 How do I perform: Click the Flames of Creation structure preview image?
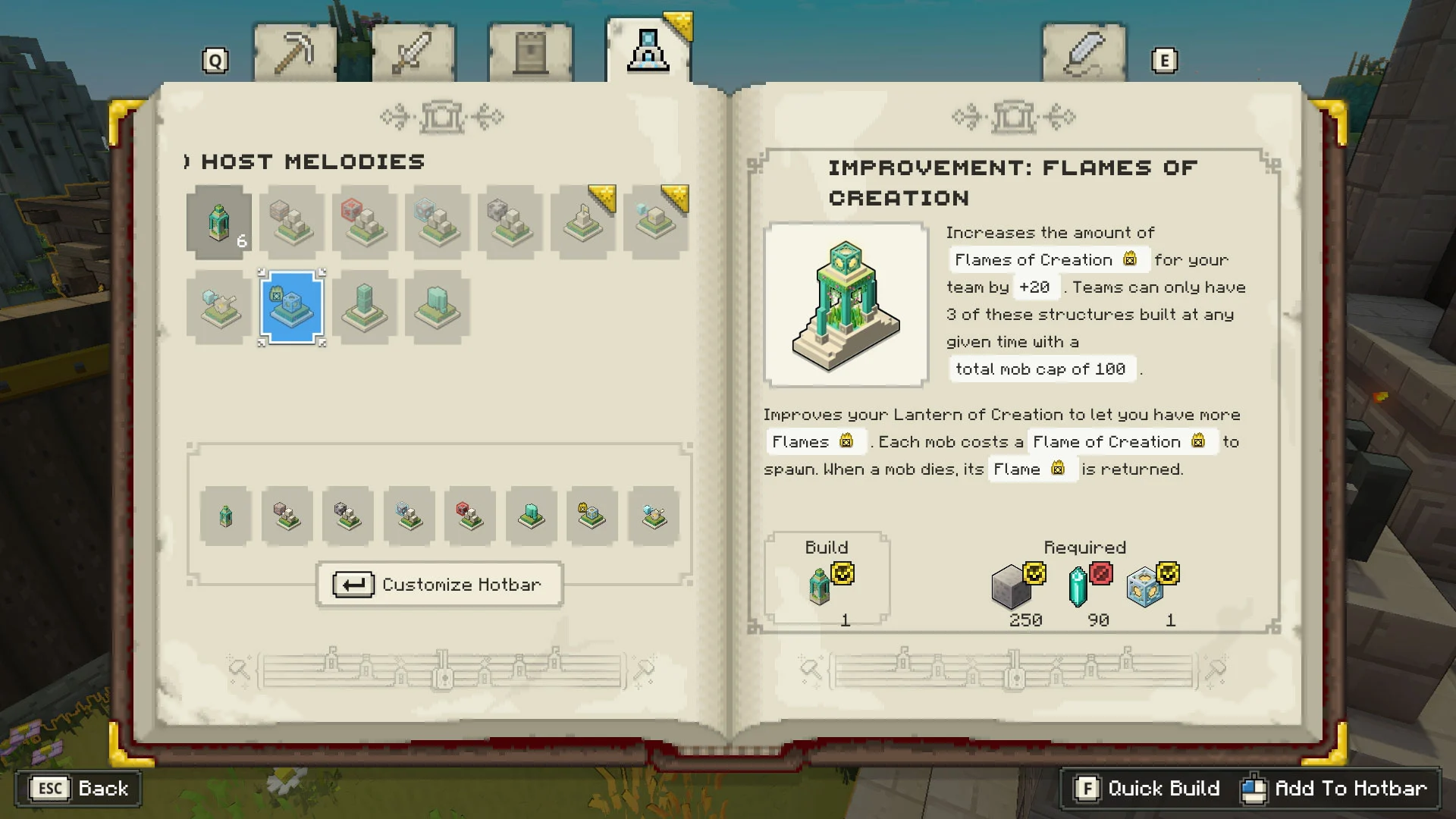(x=846, y=305)
